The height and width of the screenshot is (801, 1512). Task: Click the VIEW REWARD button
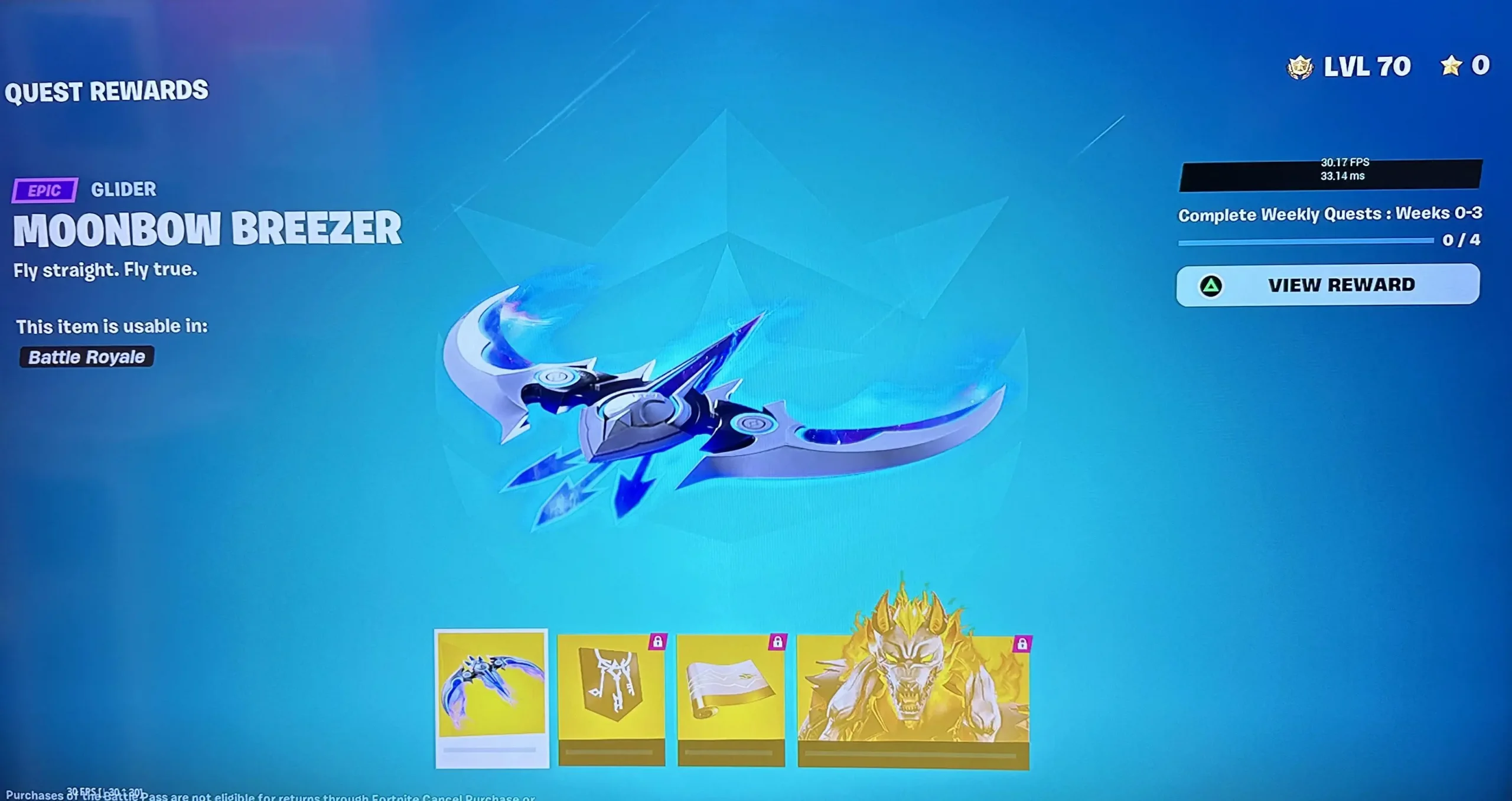point(1327,285)
